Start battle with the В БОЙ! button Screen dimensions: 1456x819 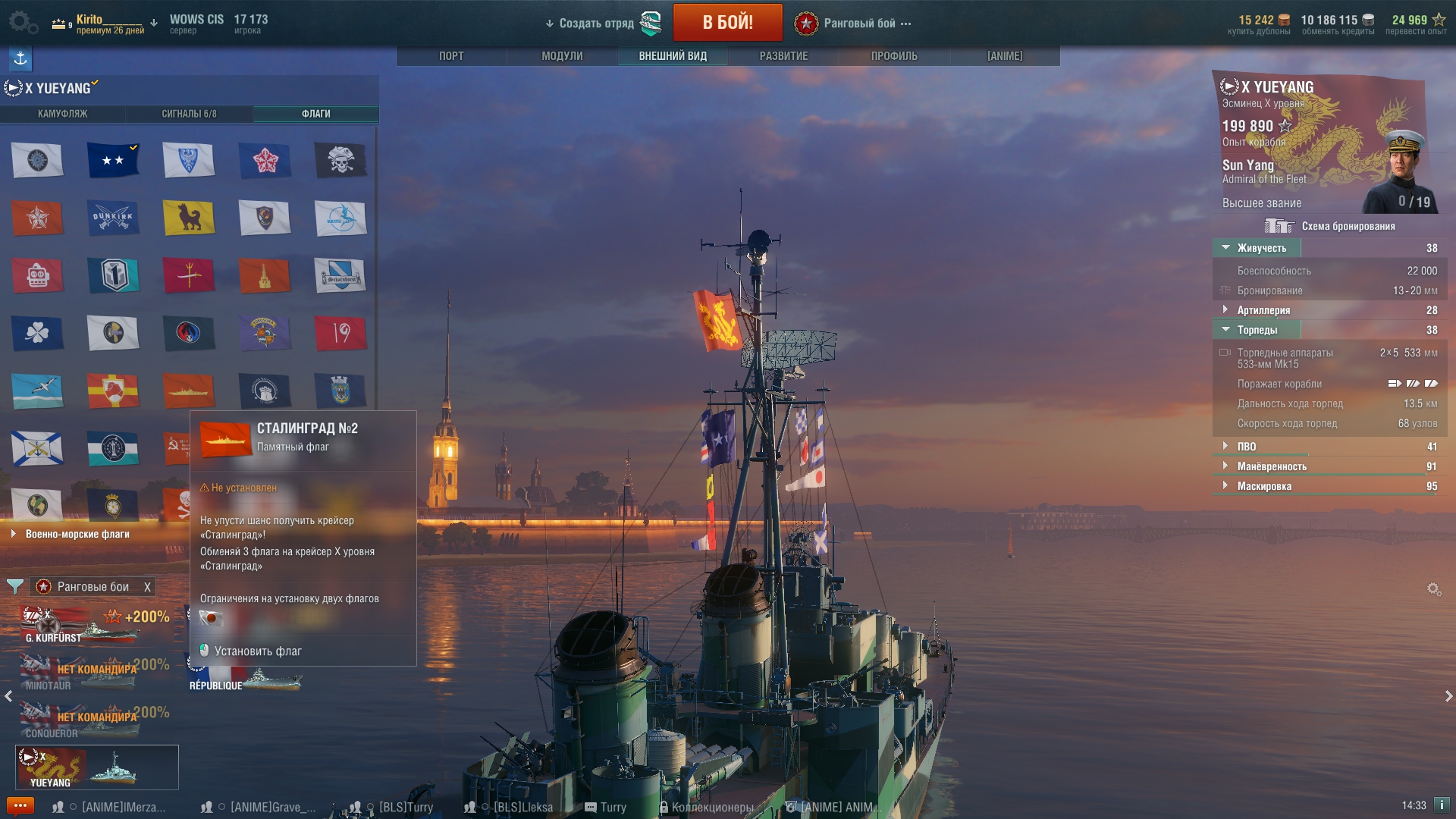coord(727,23)
